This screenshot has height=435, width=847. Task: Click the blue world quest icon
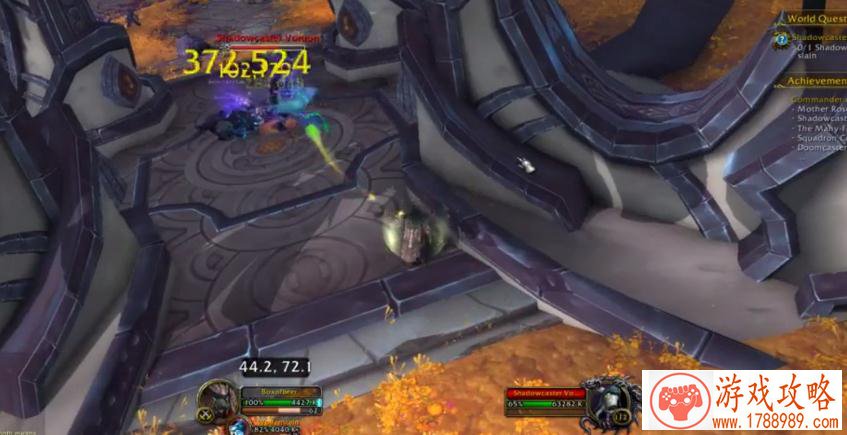[782, 39]
